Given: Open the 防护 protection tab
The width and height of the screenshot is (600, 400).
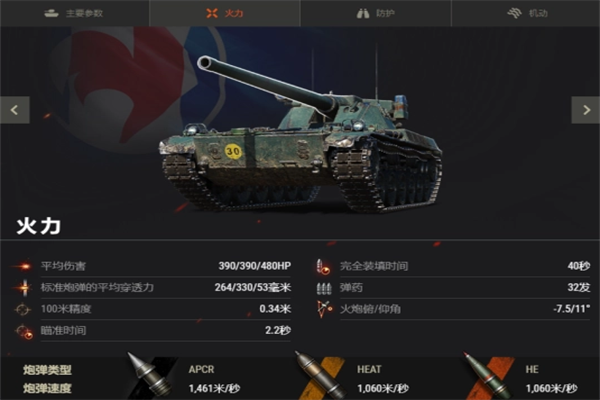Looking at the screenshot, I should (x=374, y=13).
